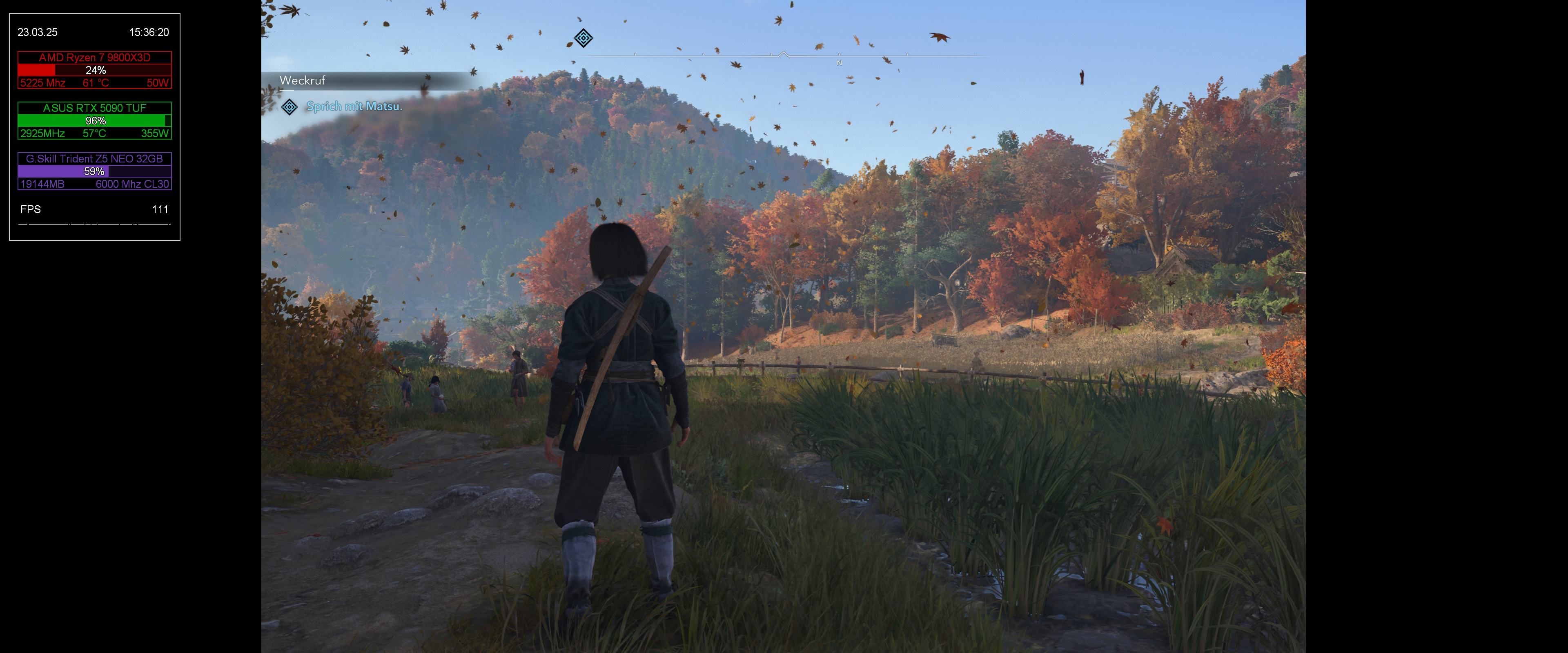Screen dimensions: 1568x653
Task: Click the diamond quest marker above the compass
Action: (583, 38)
